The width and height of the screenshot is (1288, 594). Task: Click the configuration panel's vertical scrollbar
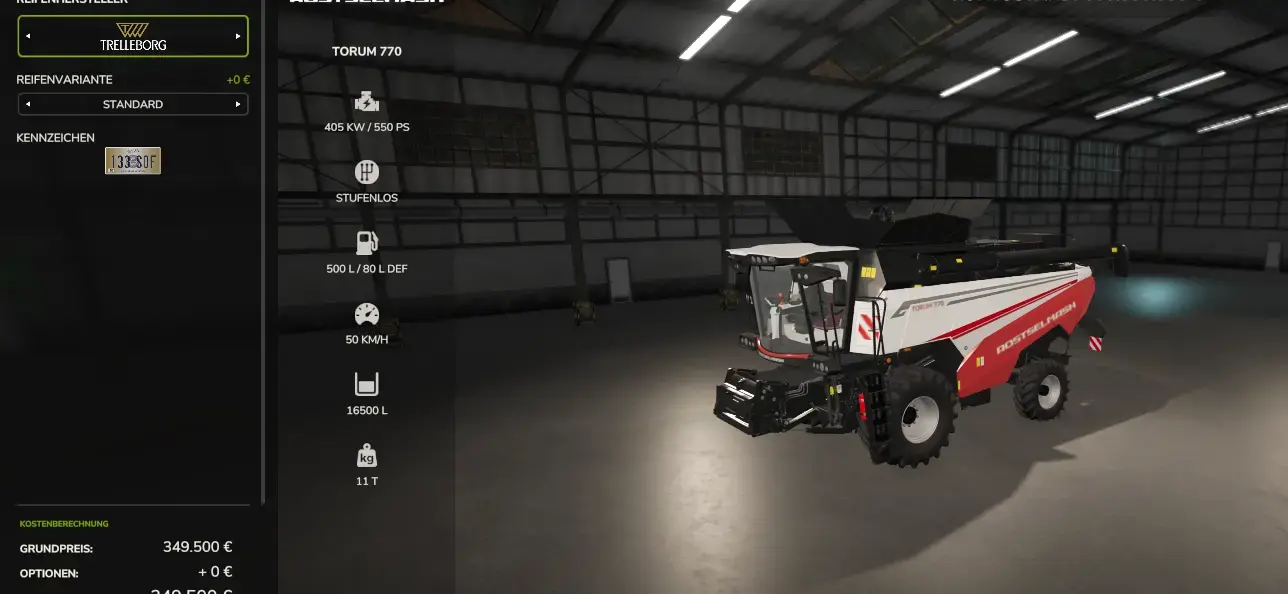tap(263, 250)
